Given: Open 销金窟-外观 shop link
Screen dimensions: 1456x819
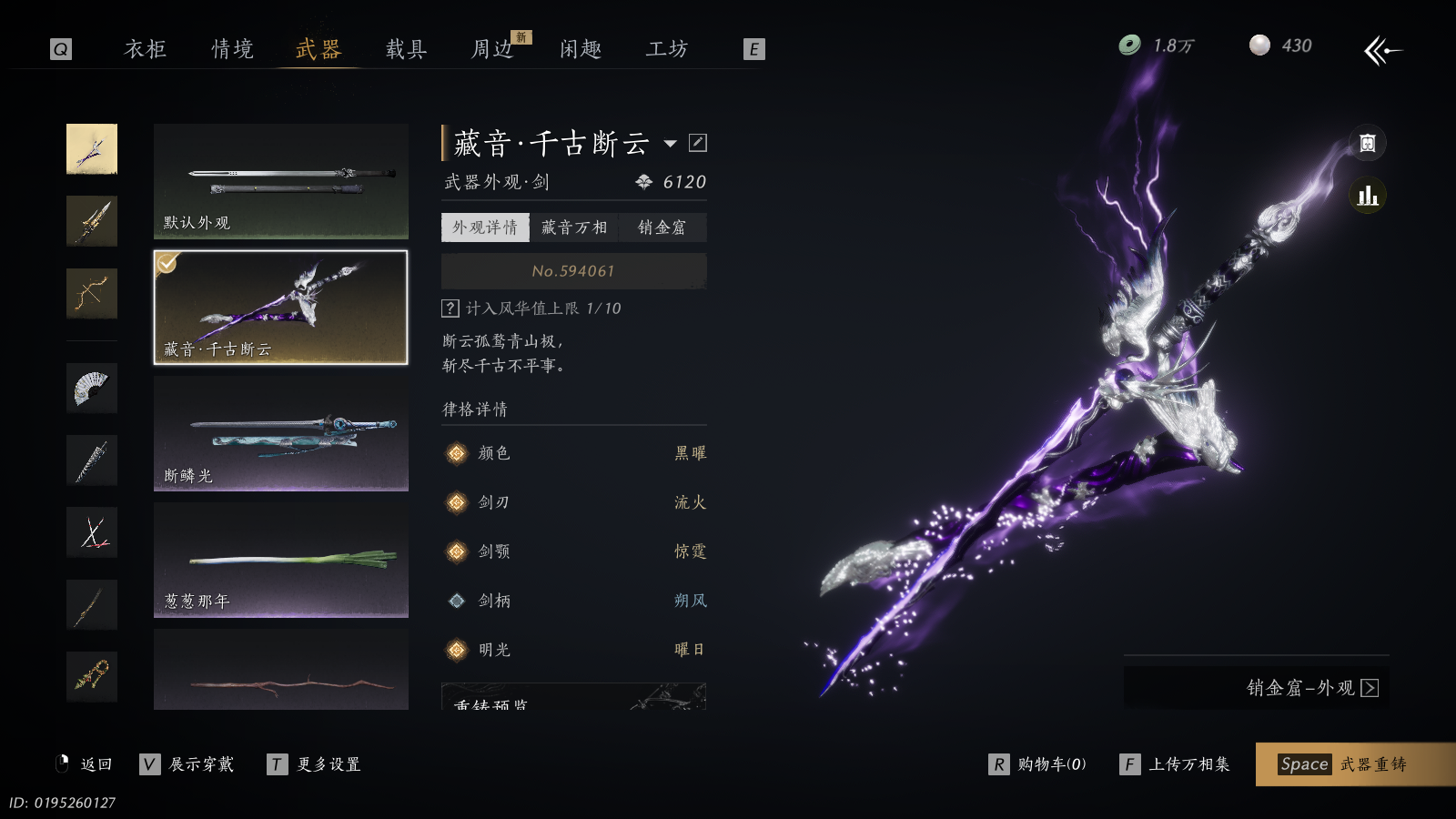Looking at the screenshot, I should [x=1311, y=688].
